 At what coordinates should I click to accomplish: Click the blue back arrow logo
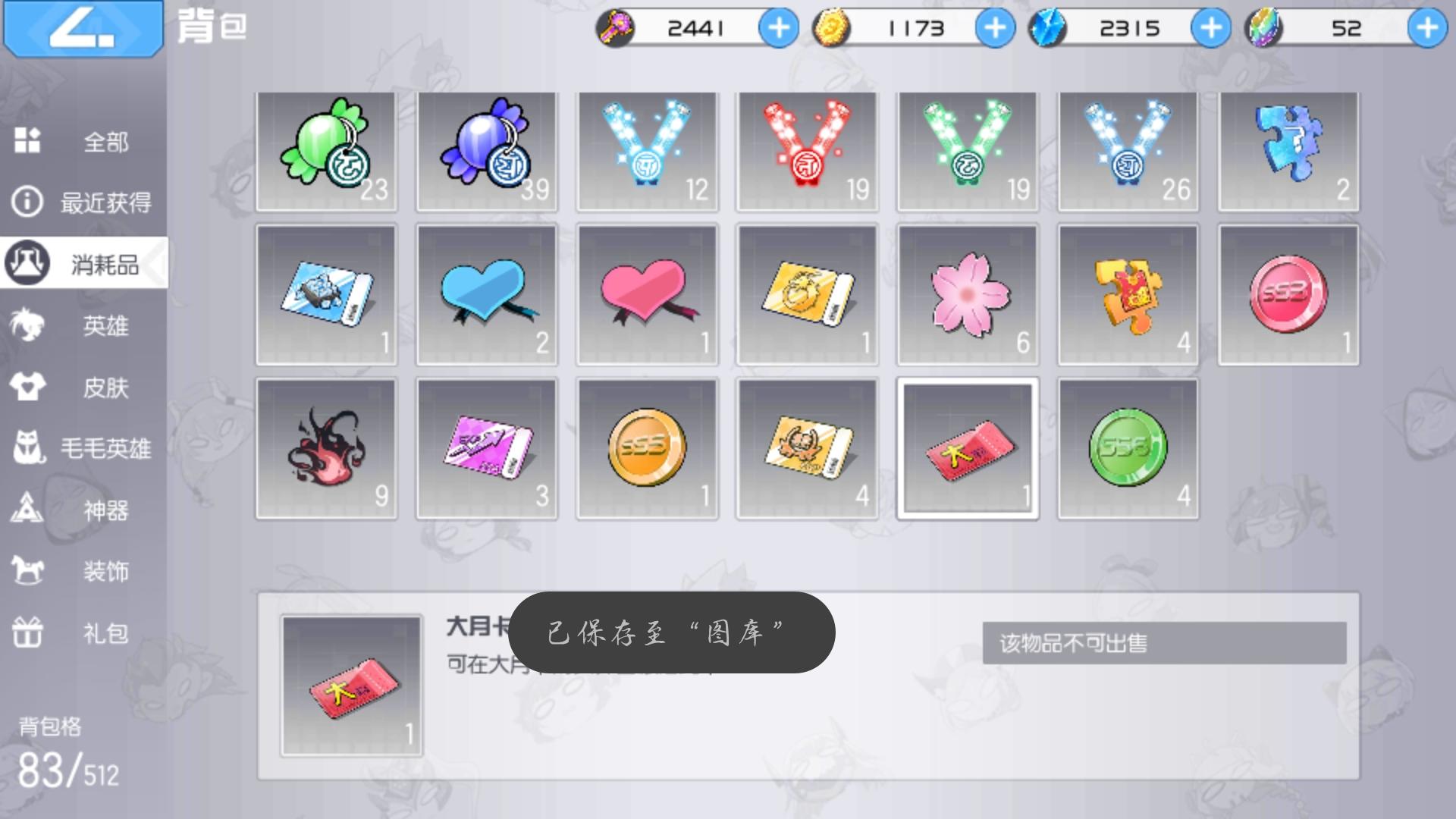82,29
